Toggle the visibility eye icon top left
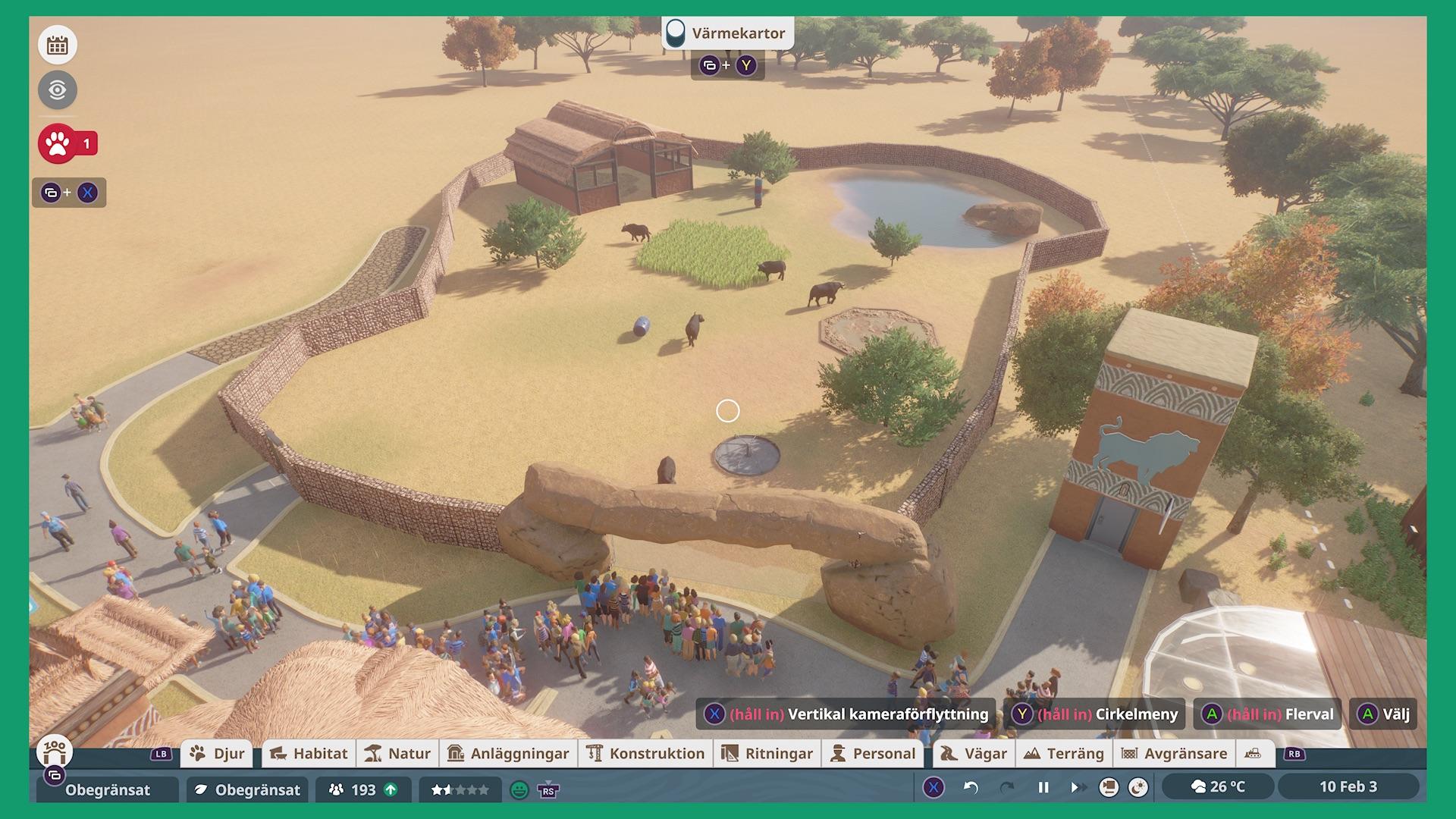The height and width of the screenshot is (819, 1456). (x=56, y=89)
